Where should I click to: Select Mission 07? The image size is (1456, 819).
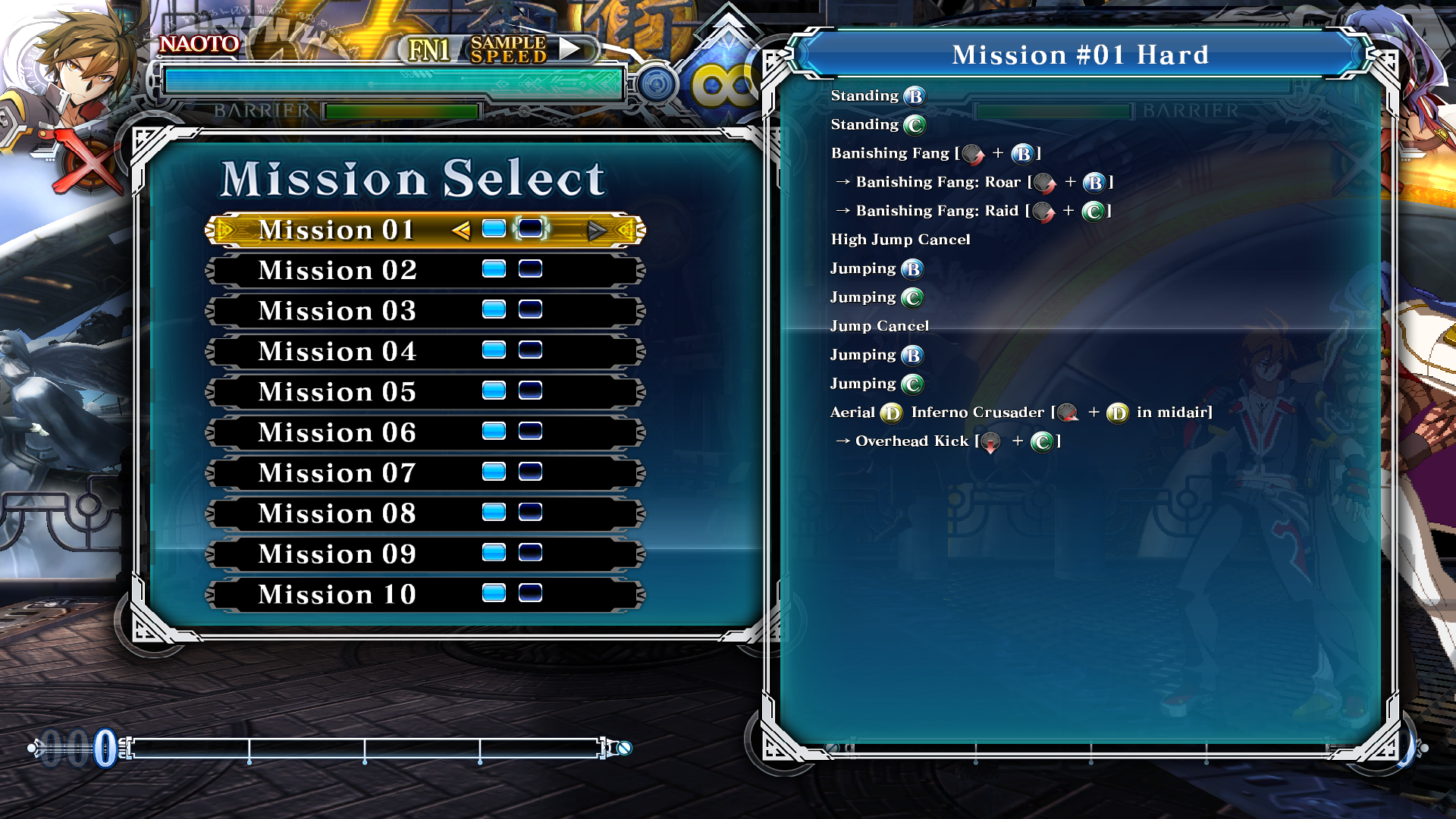click(337, 473)
